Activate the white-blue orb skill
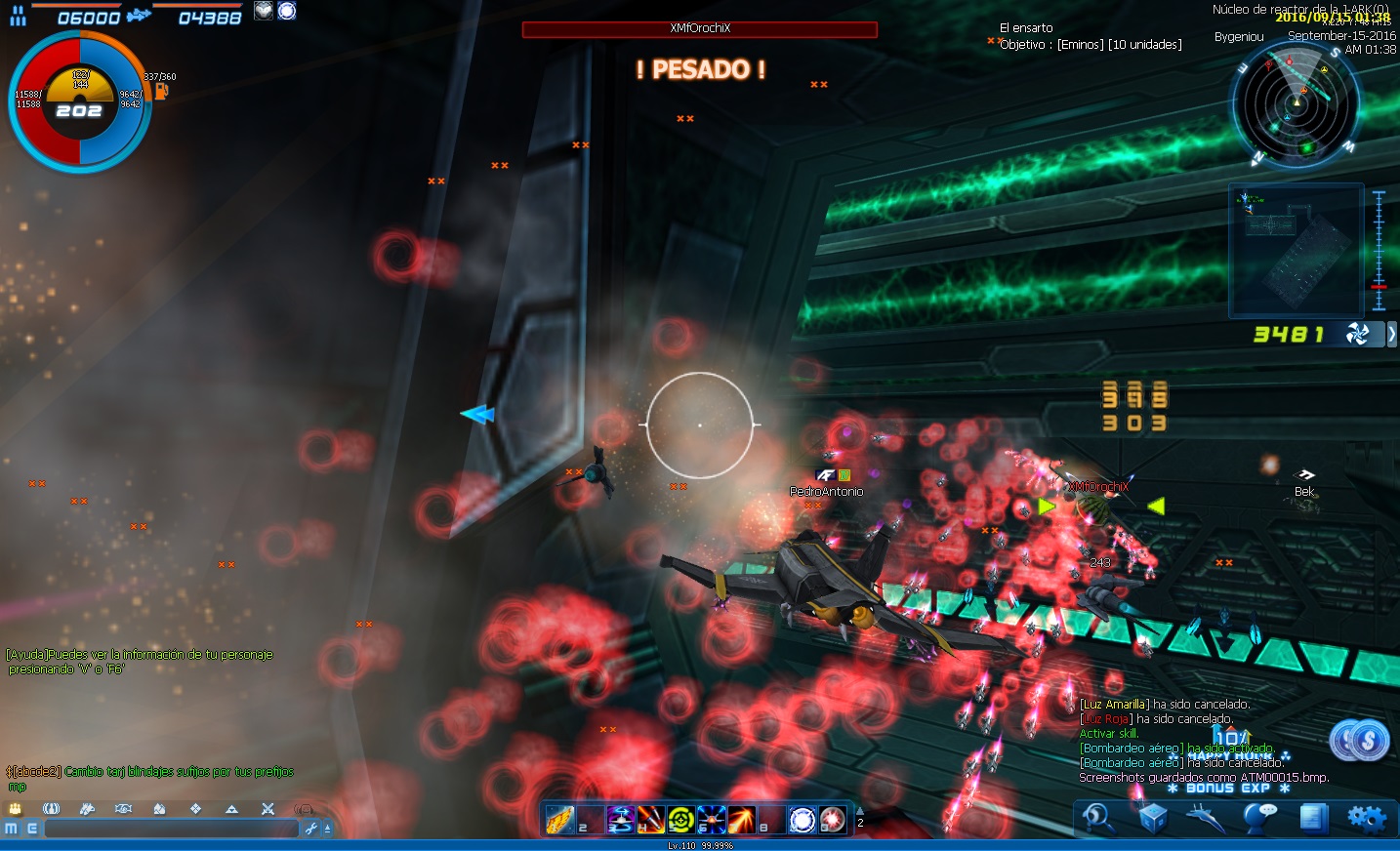 coord(803,820)
